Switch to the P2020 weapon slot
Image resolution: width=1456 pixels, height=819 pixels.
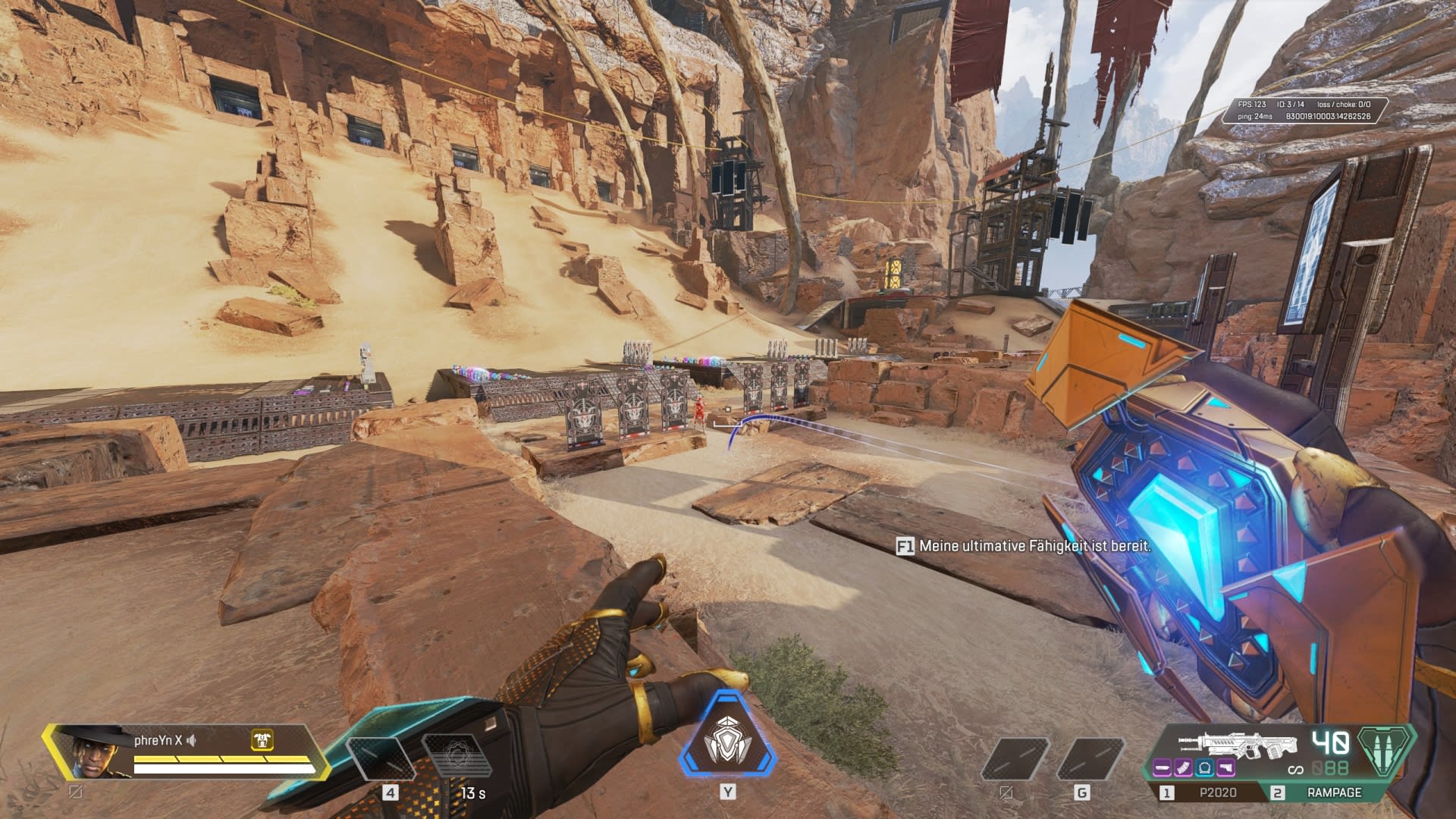tap(1216, 792)
